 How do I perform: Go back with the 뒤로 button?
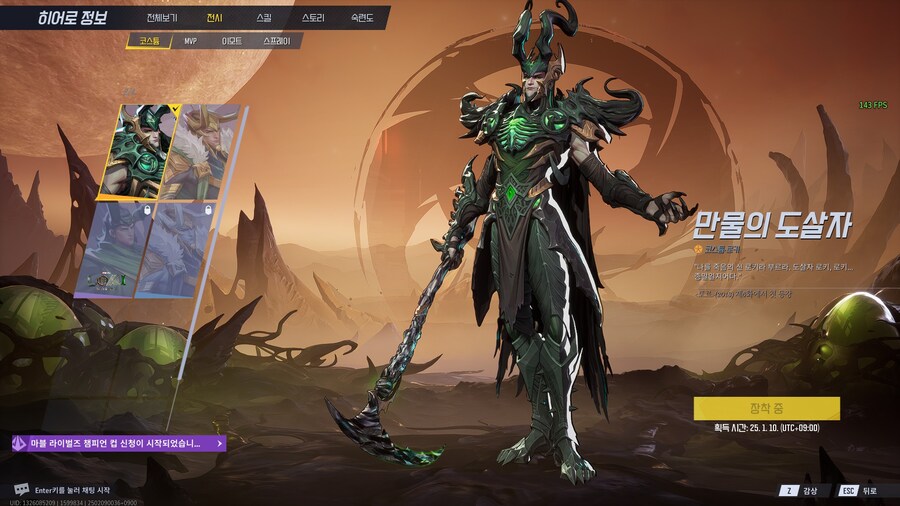[x=860, y=490]
